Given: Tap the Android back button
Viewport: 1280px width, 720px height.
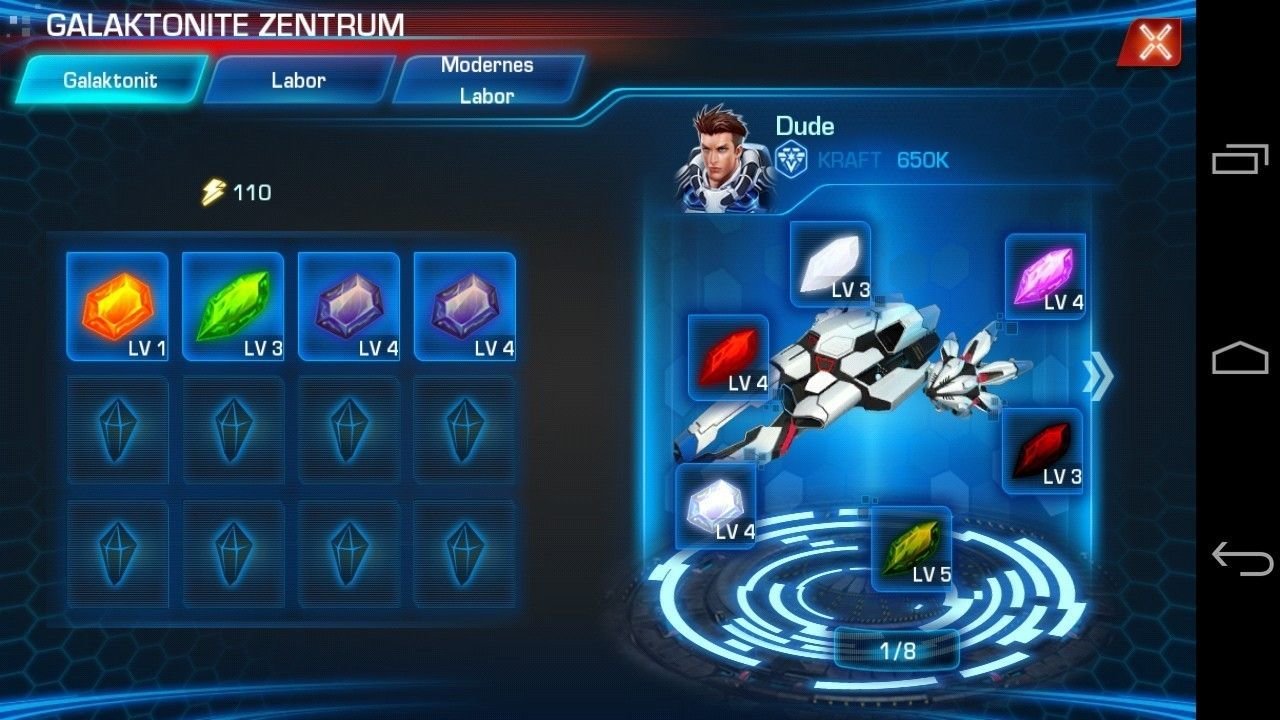Looking at the screenshot, I should [x=1240, y=557].
